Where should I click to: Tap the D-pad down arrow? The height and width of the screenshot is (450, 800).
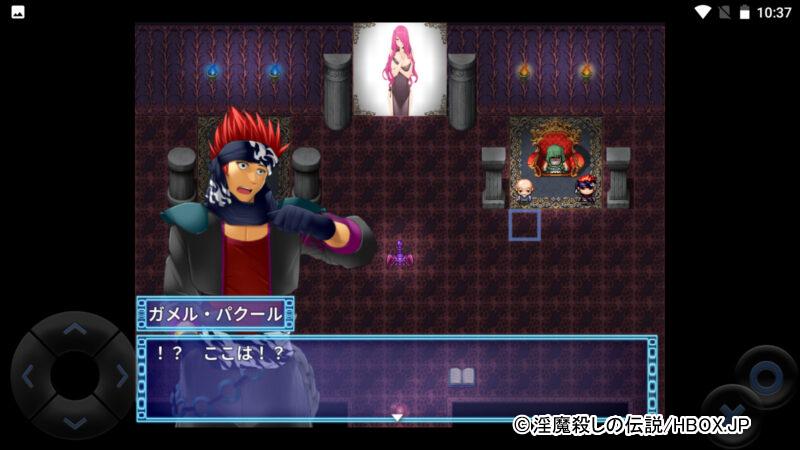(x=74, y=423)
